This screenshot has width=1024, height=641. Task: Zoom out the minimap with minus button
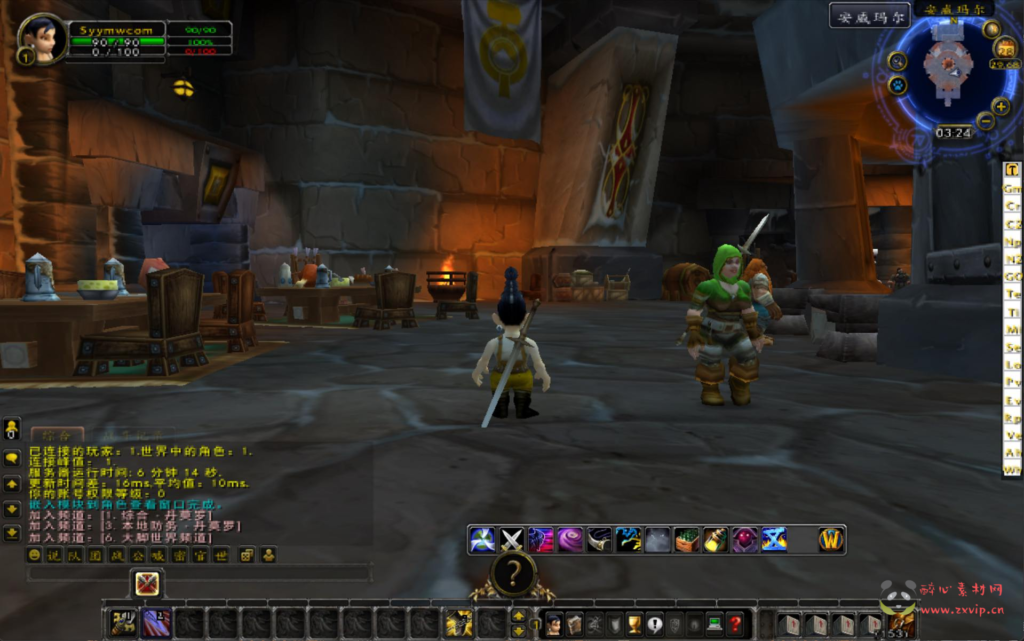point(985,122)
